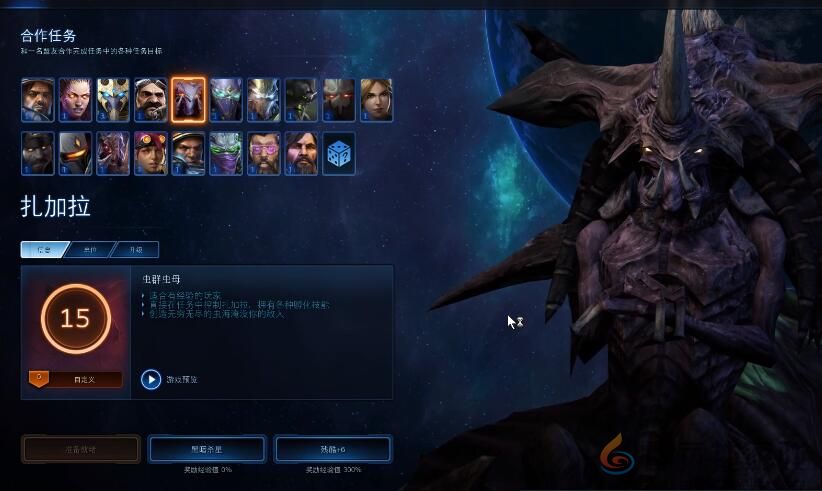Switch to the 单位 (units) tab
822x491 pixels.
click(90, 249)
